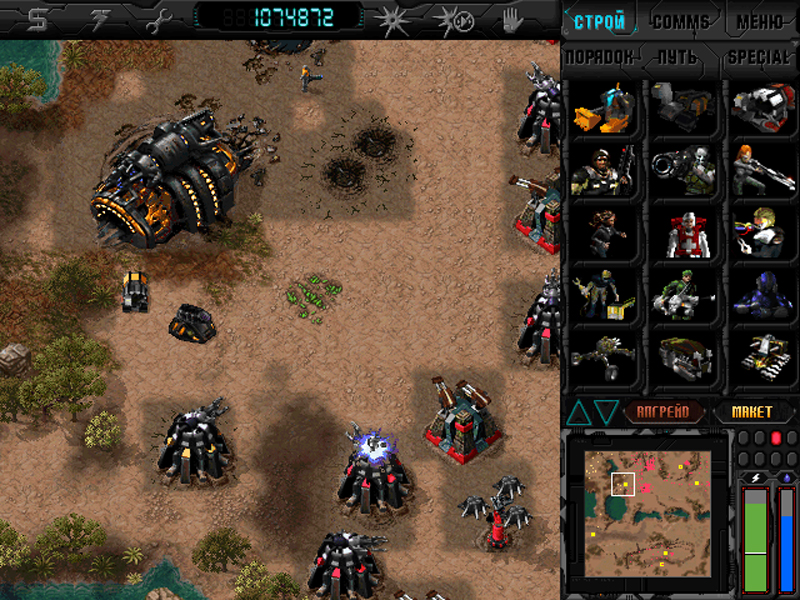Choose the blue armored trooper icon
The height and width of the screenshot is (600, 800).
tap(762, 296)
